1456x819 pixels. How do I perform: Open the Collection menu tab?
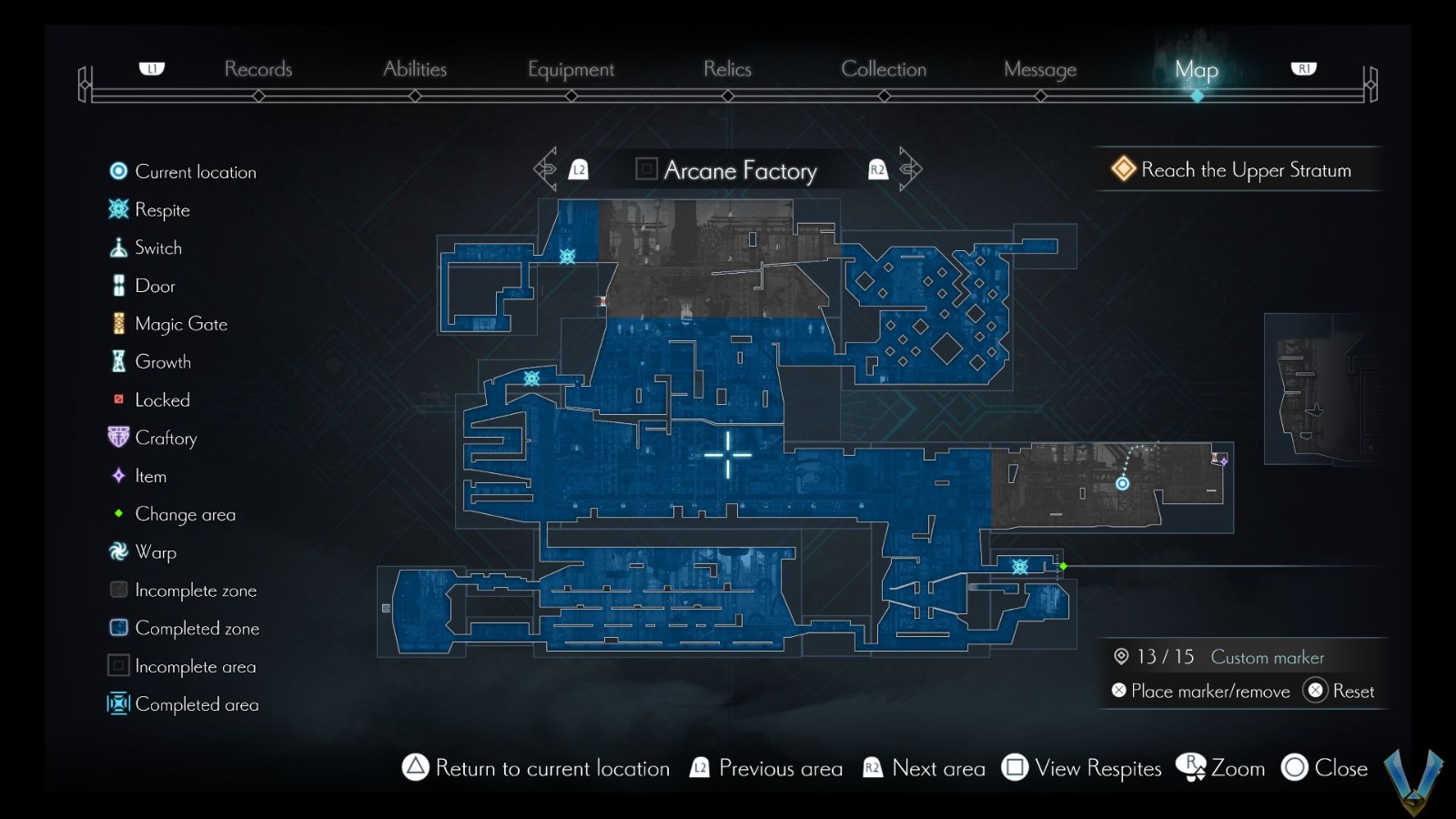pyautogui.click(x=884, y=68)
